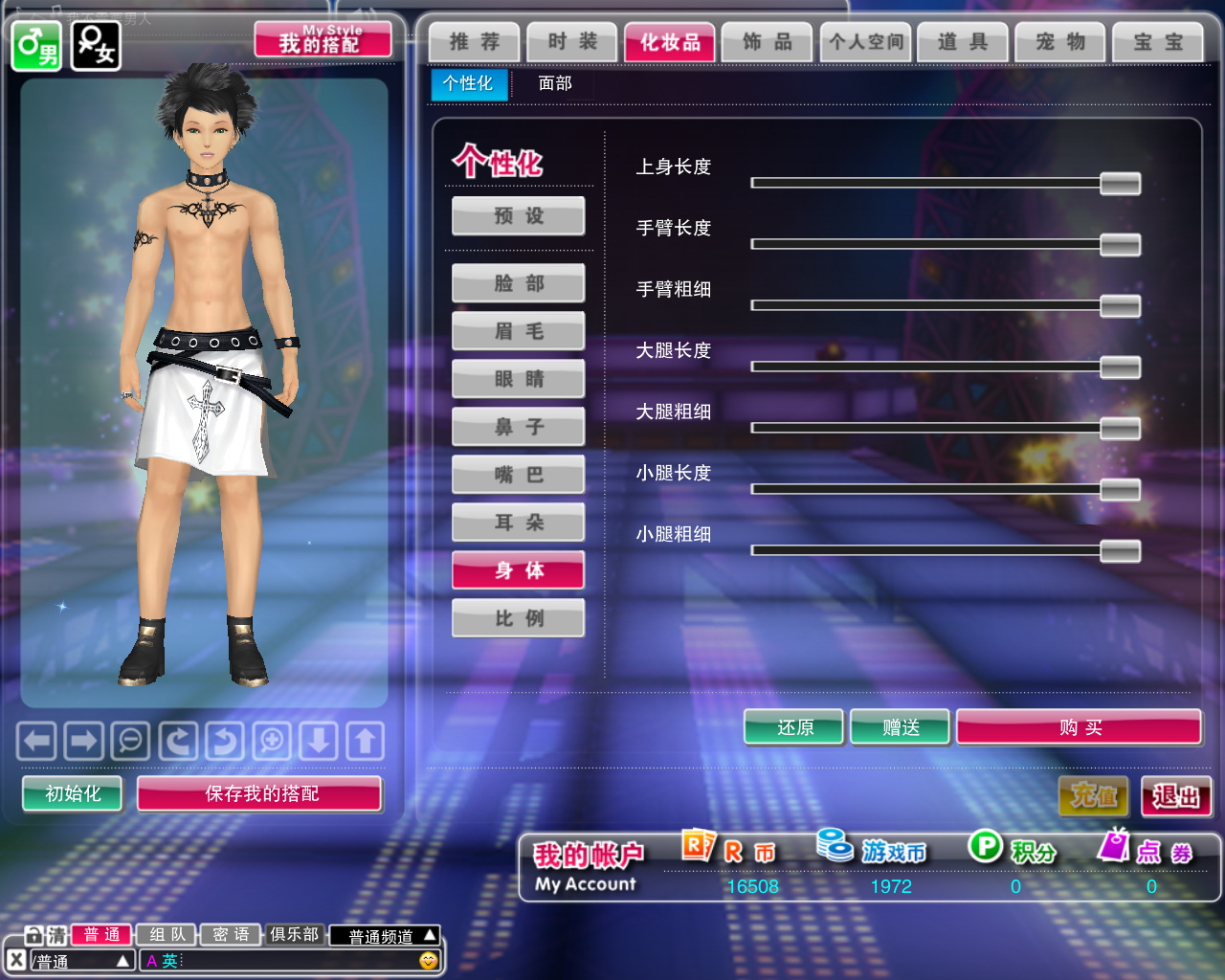Choose the 预设 preset button

(x=519, y=216)
